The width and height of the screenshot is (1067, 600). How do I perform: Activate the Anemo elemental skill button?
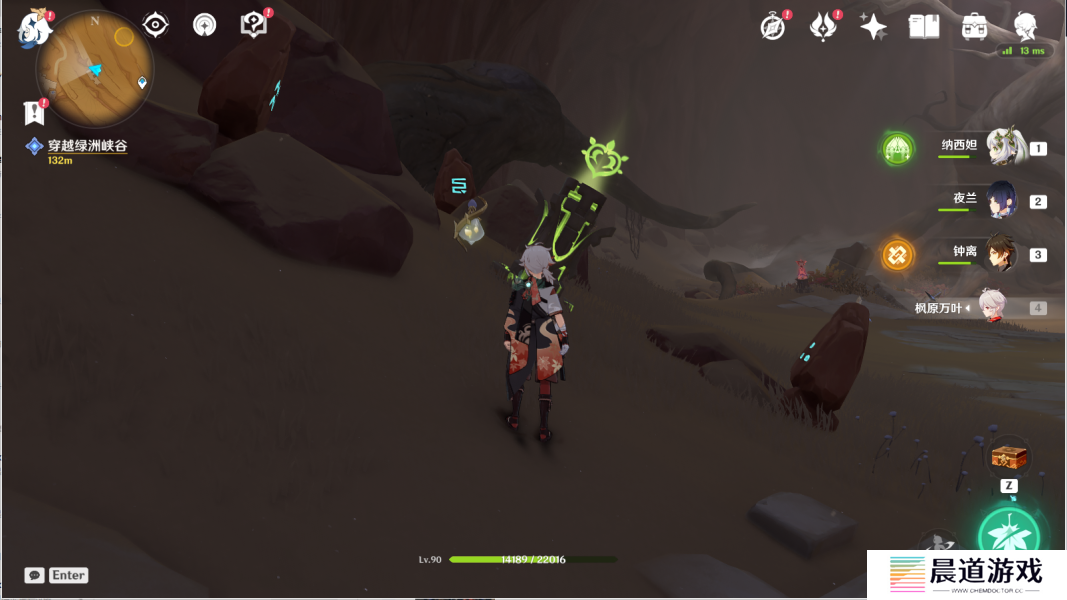point(1008,537)
